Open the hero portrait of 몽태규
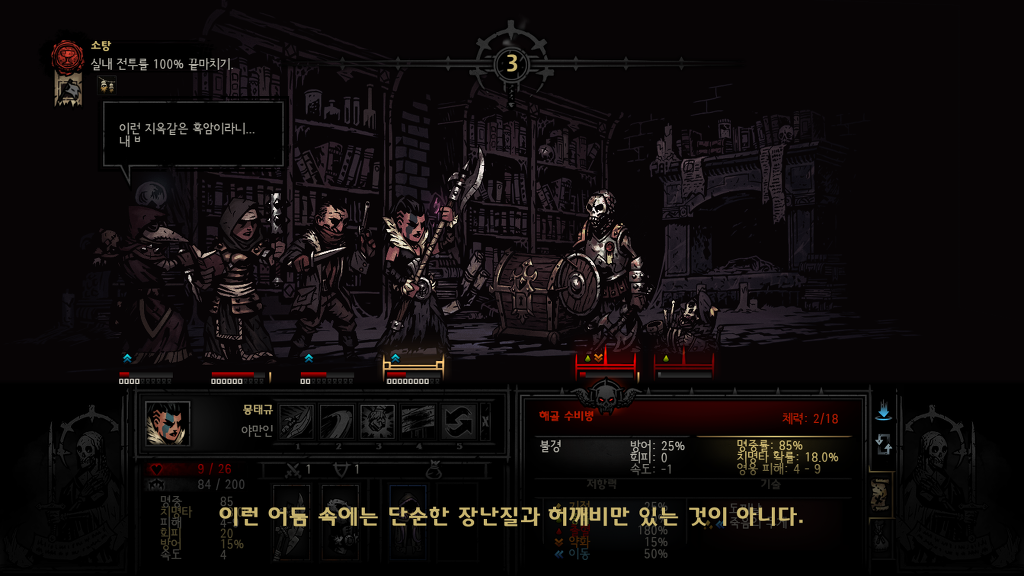1024x576 pixels. (167, 422)
